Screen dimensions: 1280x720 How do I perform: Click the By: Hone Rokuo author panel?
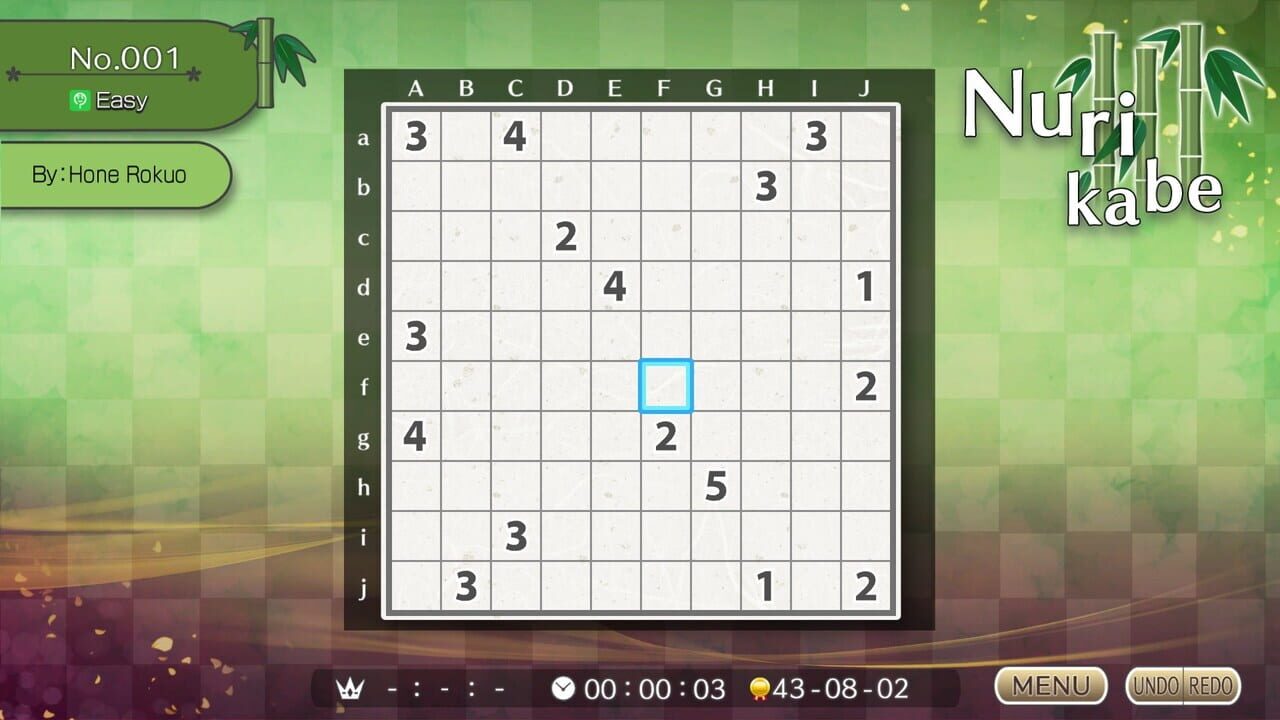tap(110, 175)
